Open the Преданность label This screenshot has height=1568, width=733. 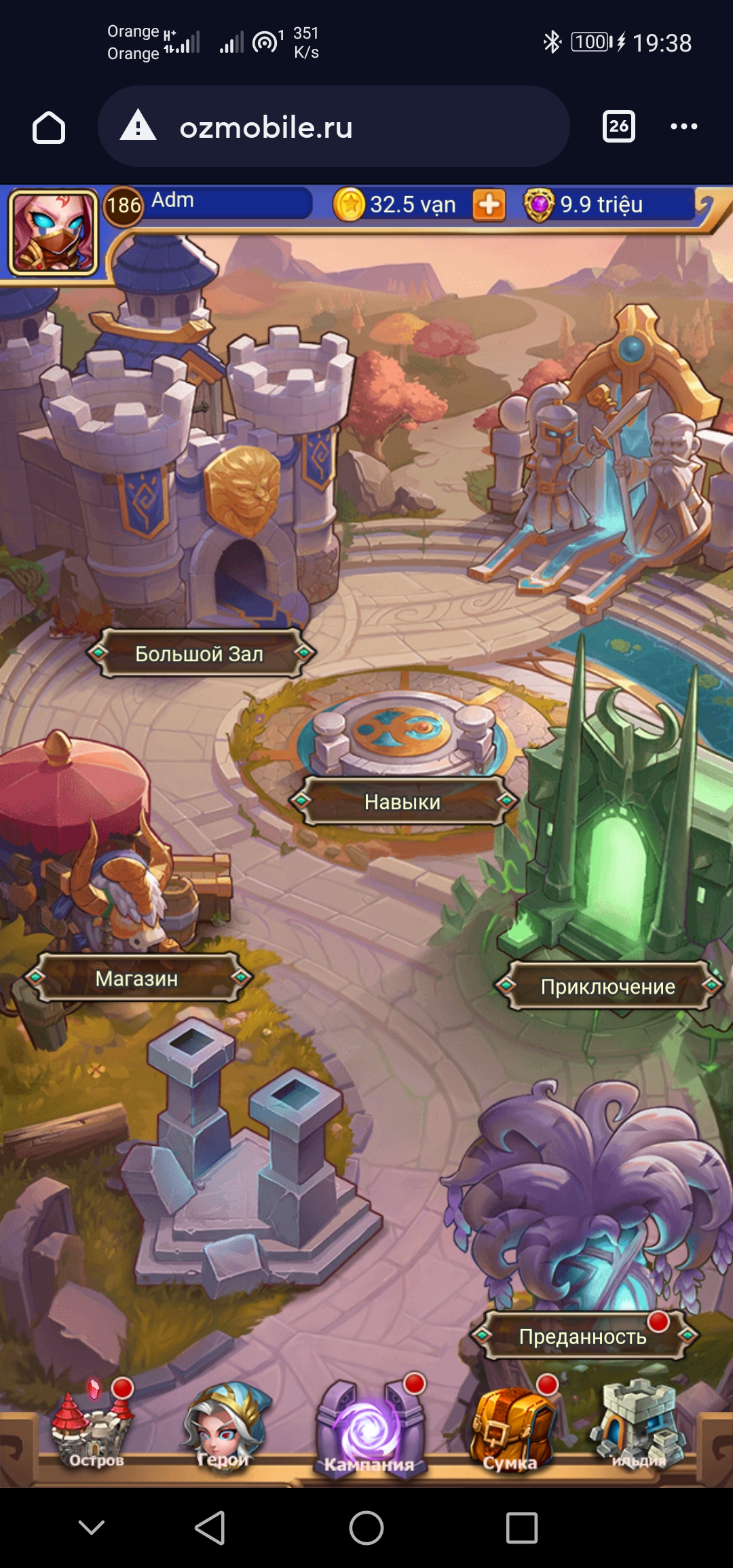(582, 1337)
